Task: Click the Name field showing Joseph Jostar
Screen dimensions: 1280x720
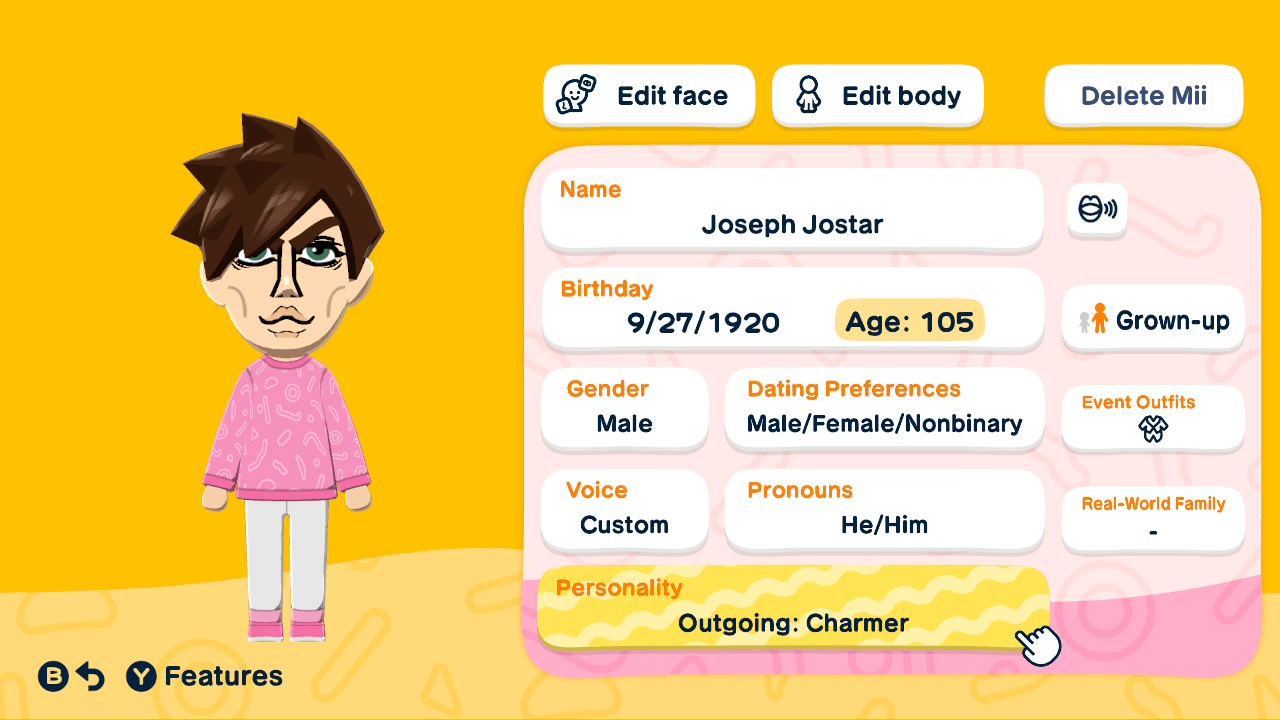Action: coord(790,208)
